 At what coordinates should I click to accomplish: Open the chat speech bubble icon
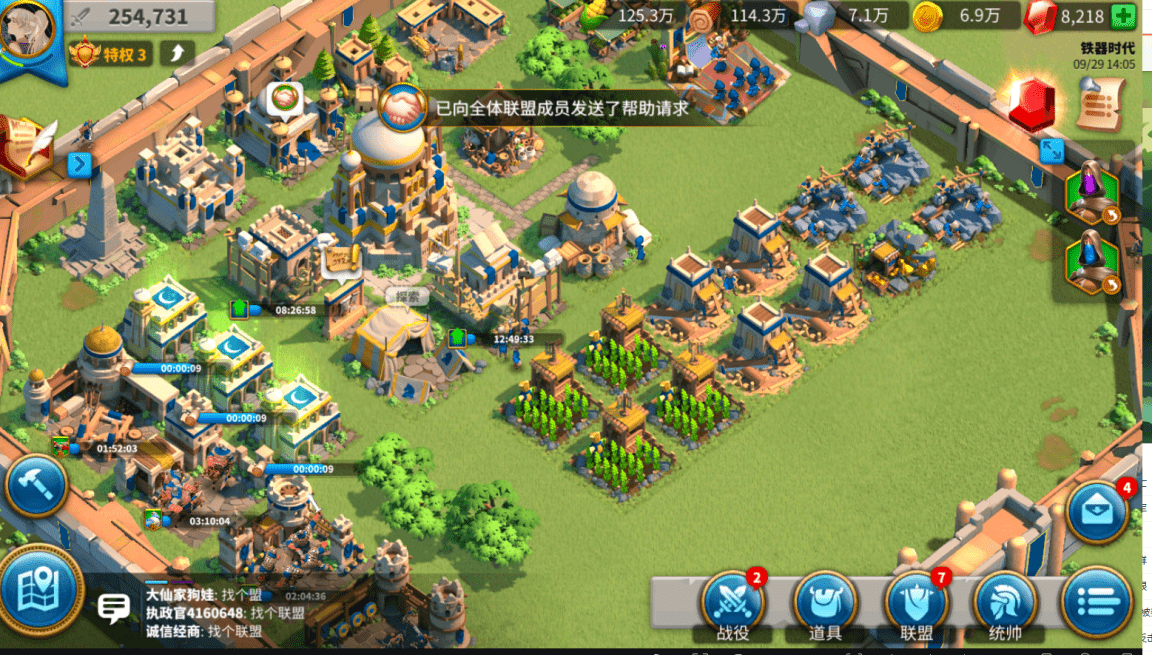tap(114, 606)
